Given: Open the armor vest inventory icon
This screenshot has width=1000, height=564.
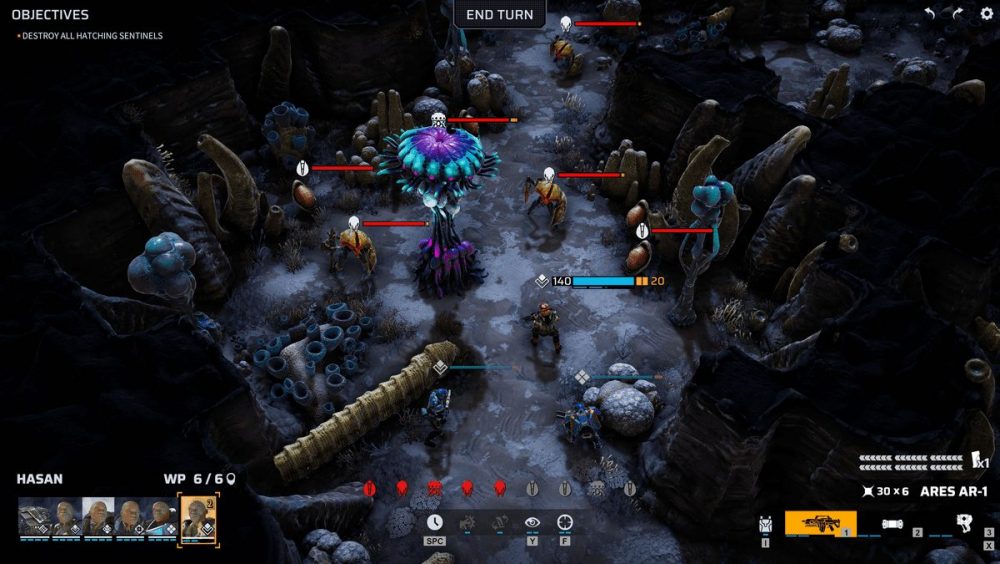Looking at the screenshot, I should coord(766,524).
